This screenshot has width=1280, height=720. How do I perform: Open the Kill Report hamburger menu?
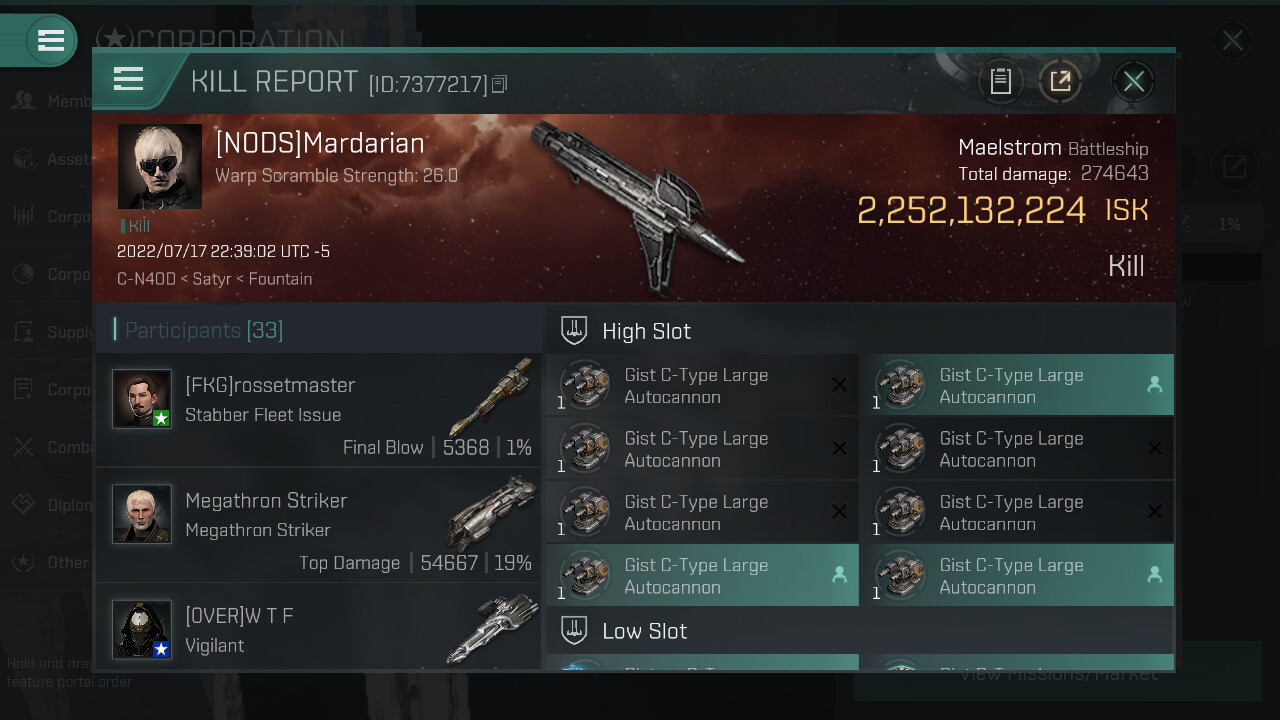pyautogui.click(x=129, y=79)
